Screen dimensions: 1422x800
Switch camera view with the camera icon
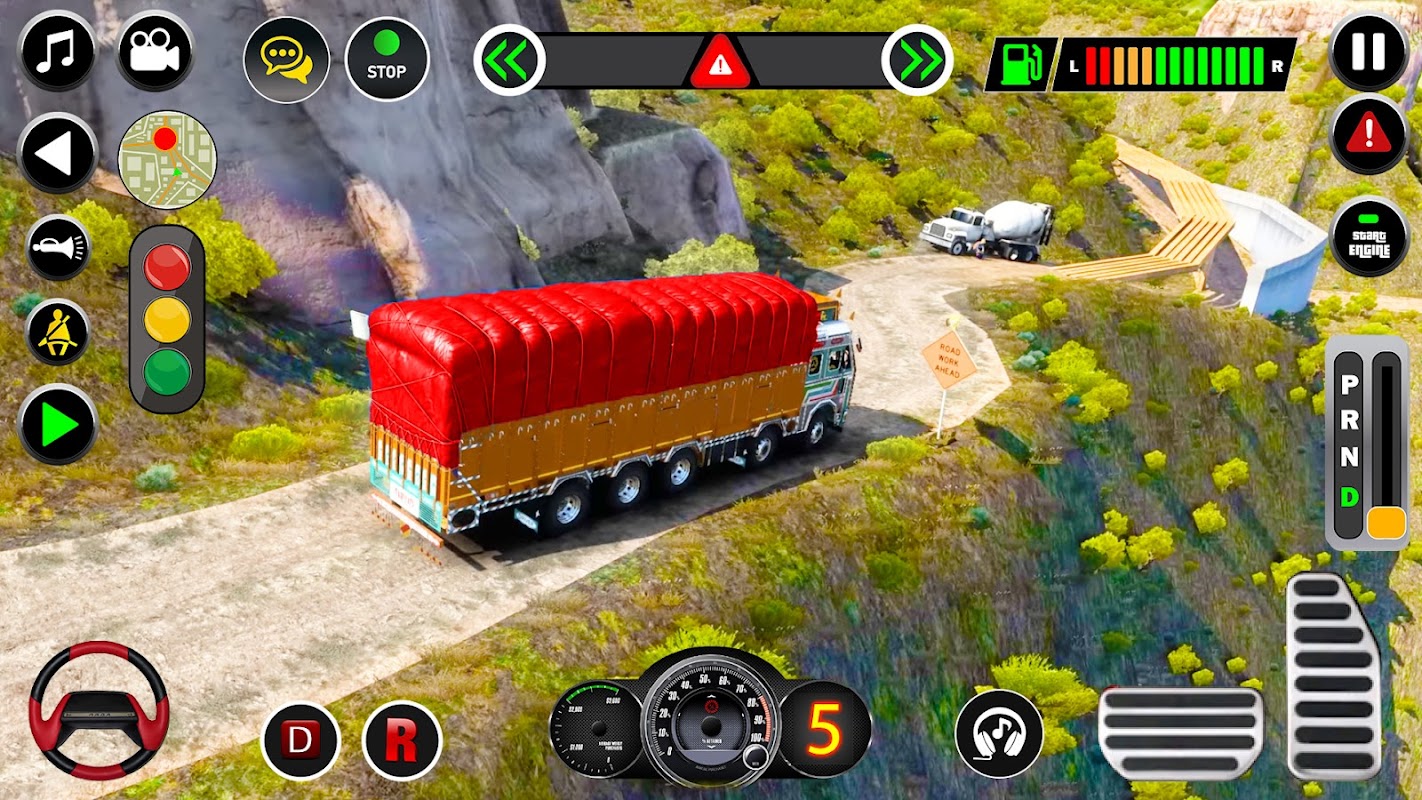click(x=155, y=52)
